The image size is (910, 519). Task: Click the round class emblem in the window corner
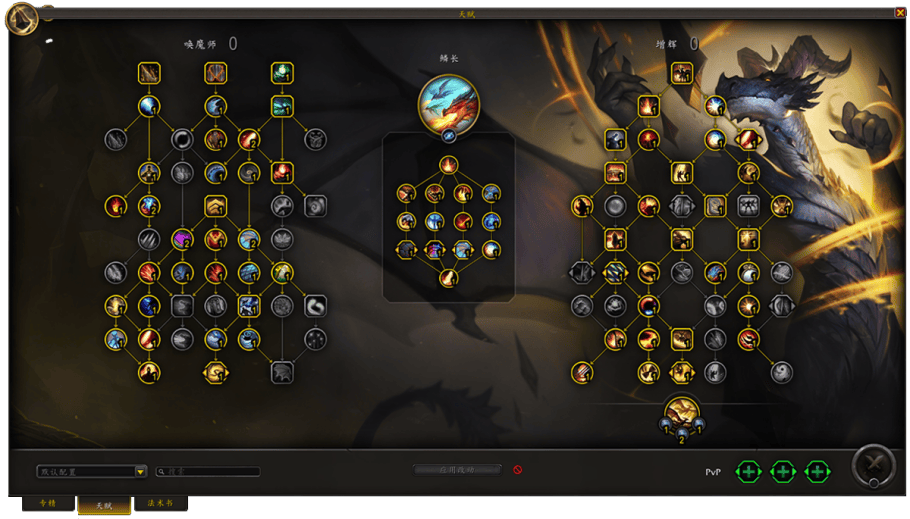pyautogui.click(x=22, y=17)
